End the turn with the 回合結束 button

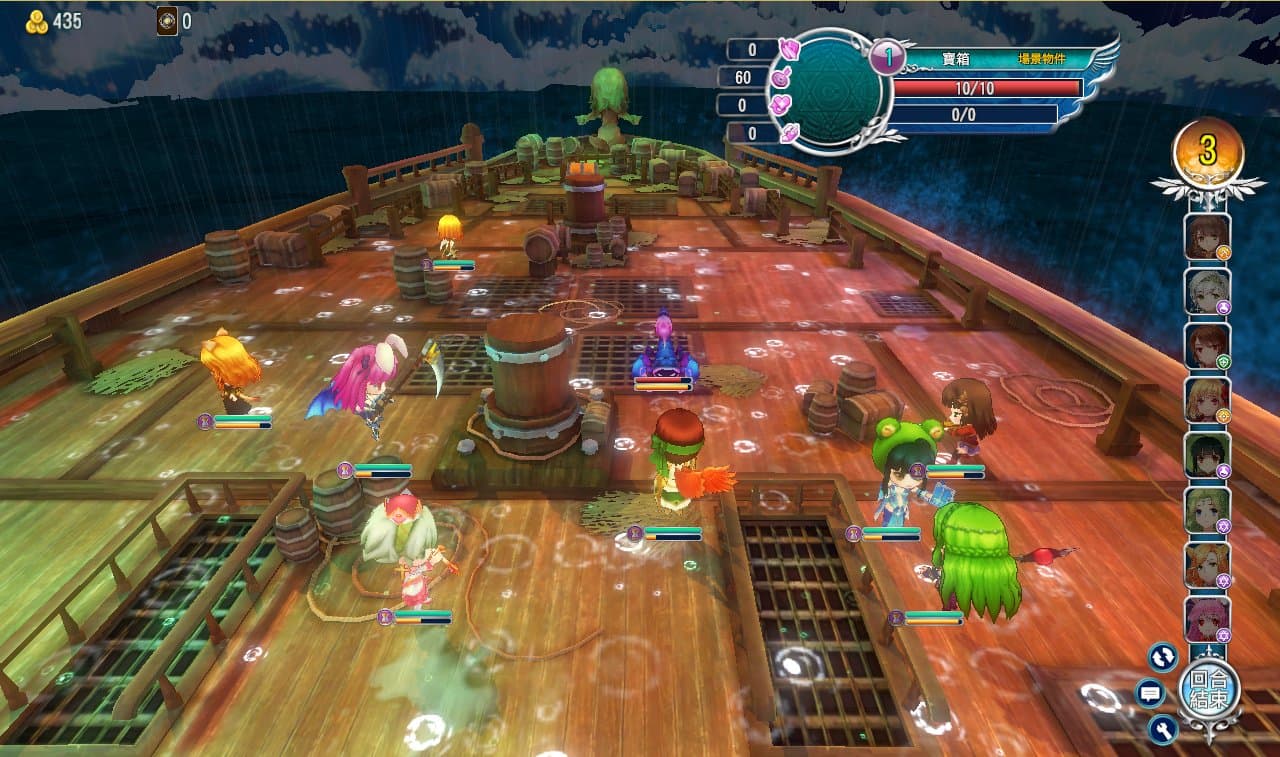click(x=1209, y=689)
